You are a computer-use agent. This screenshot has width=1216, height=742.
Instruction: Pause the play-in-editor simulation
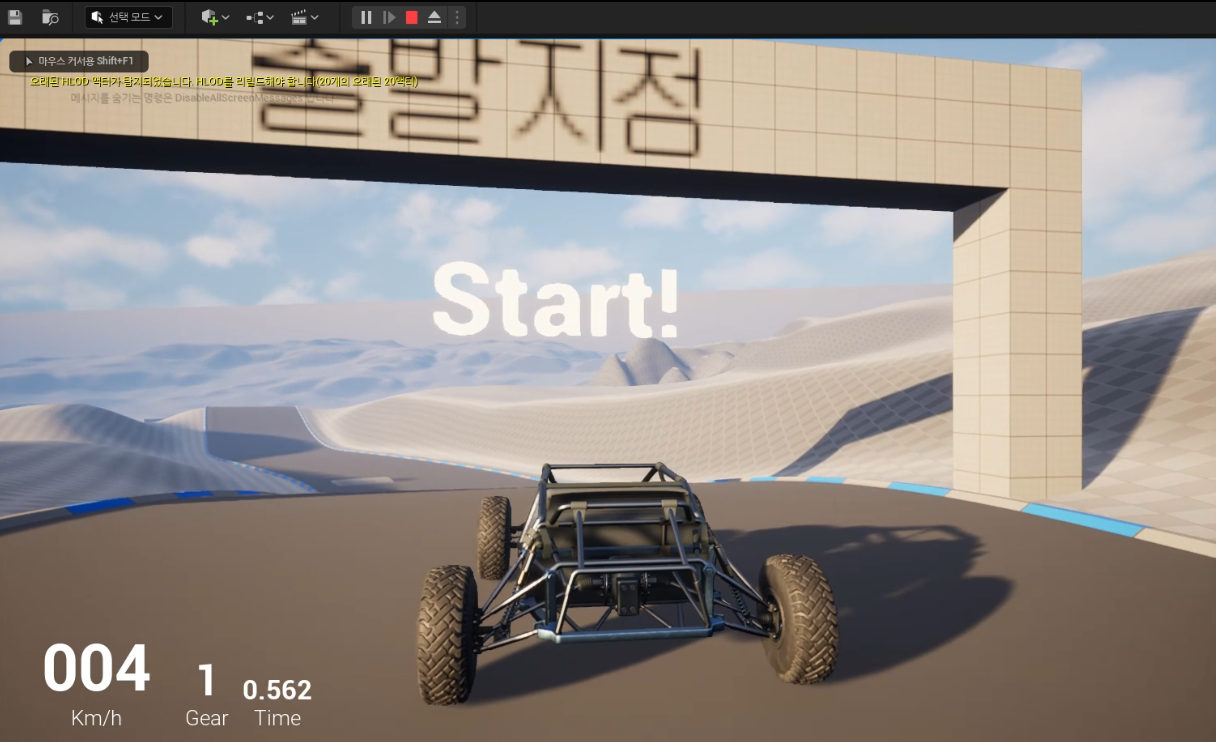pos(366,17)
